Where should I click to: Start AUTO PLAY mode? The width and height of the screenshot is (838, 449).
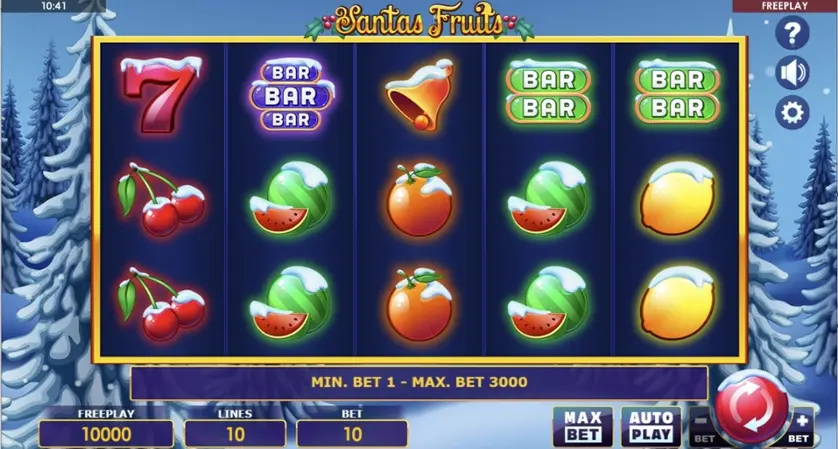[x=650, y=426]
